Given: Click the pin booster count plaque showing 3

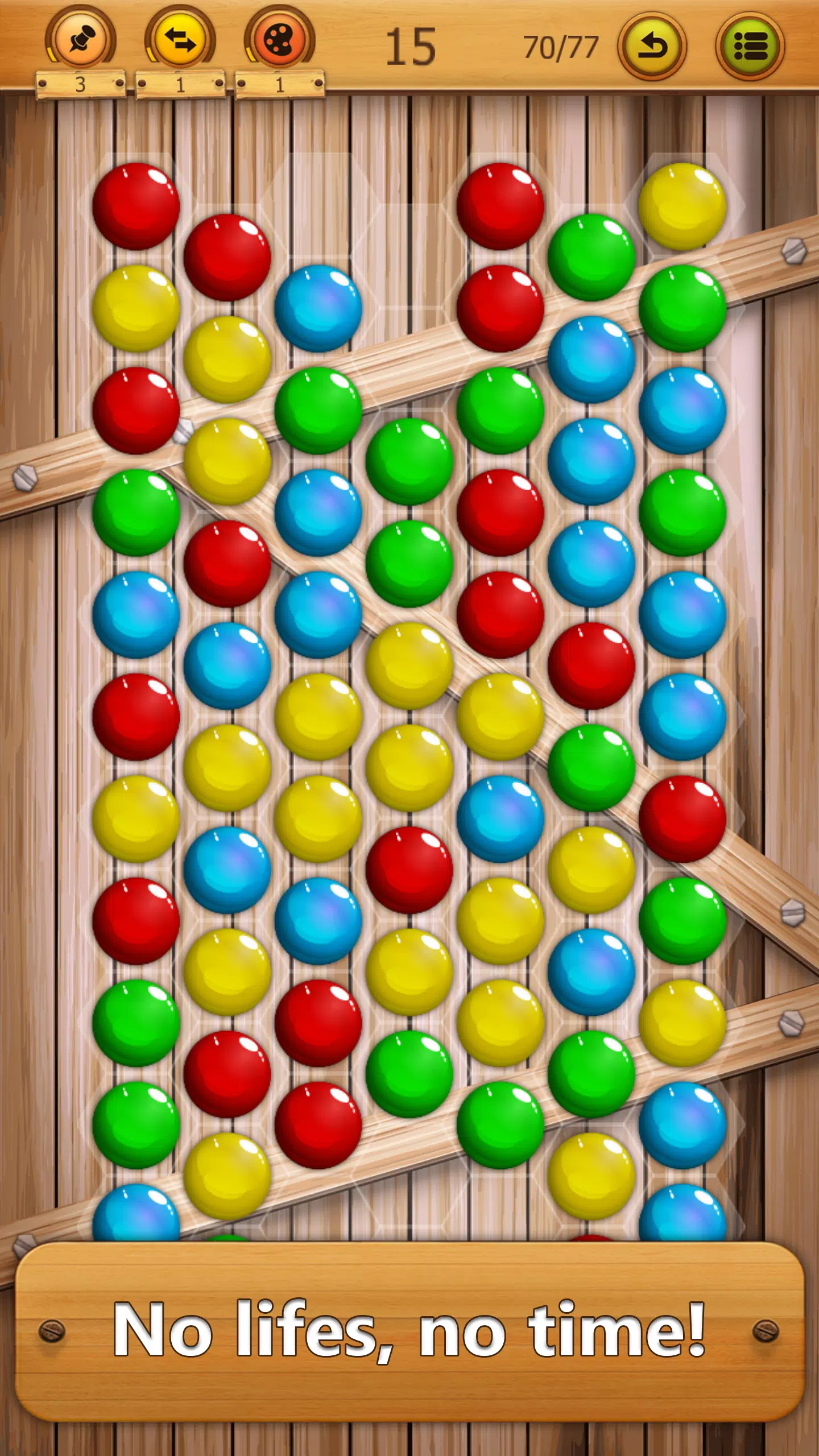Looking at the screenshot, I should pyautogui.click(x=80, y=84).
